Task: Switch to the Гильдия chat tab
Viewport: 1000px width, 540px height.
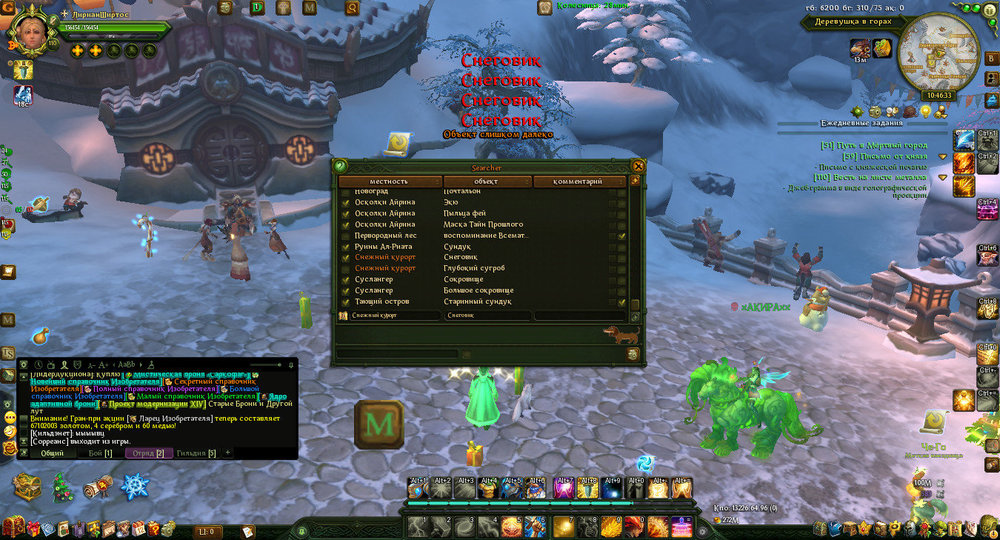Action: point(197,453)
